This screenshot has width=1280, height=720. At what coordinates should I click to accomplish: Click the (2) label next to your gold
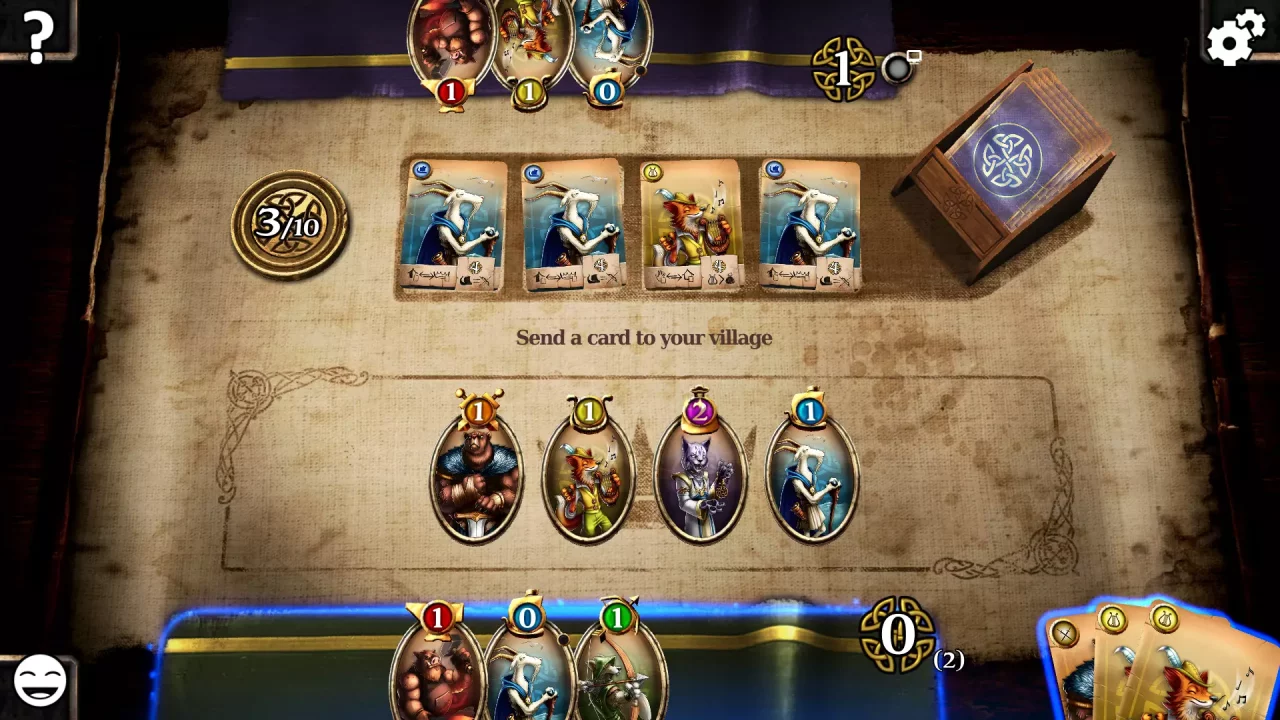(x=950, y=659)
